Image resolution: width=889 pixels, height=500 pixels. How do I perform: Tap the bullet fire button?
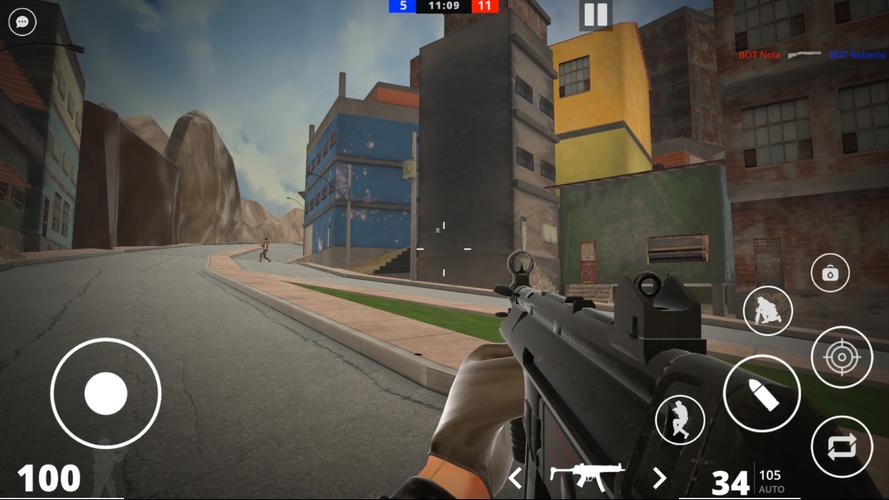tap(761, 393)
